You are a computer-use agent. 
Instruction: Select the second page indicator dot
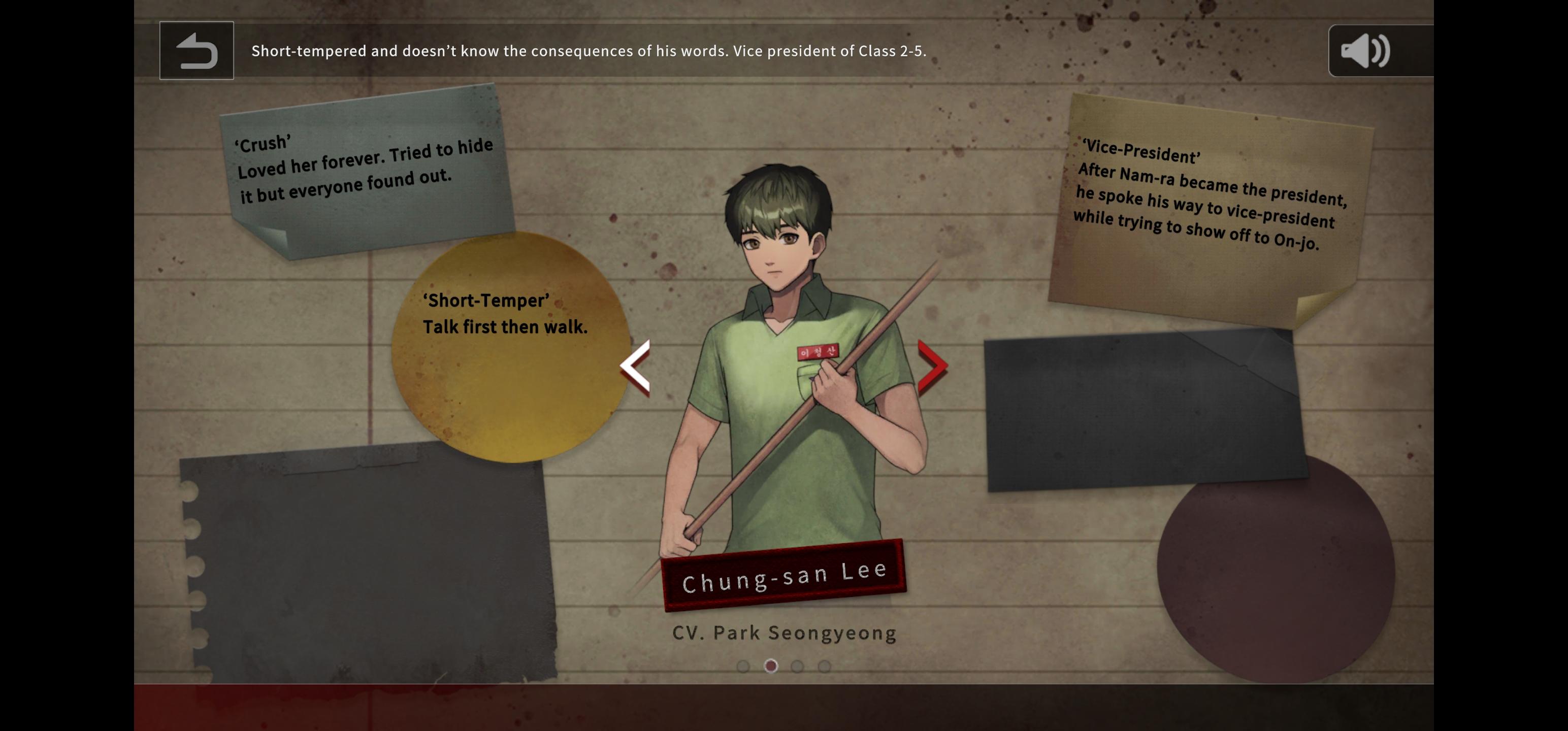(x=772, y=667)
